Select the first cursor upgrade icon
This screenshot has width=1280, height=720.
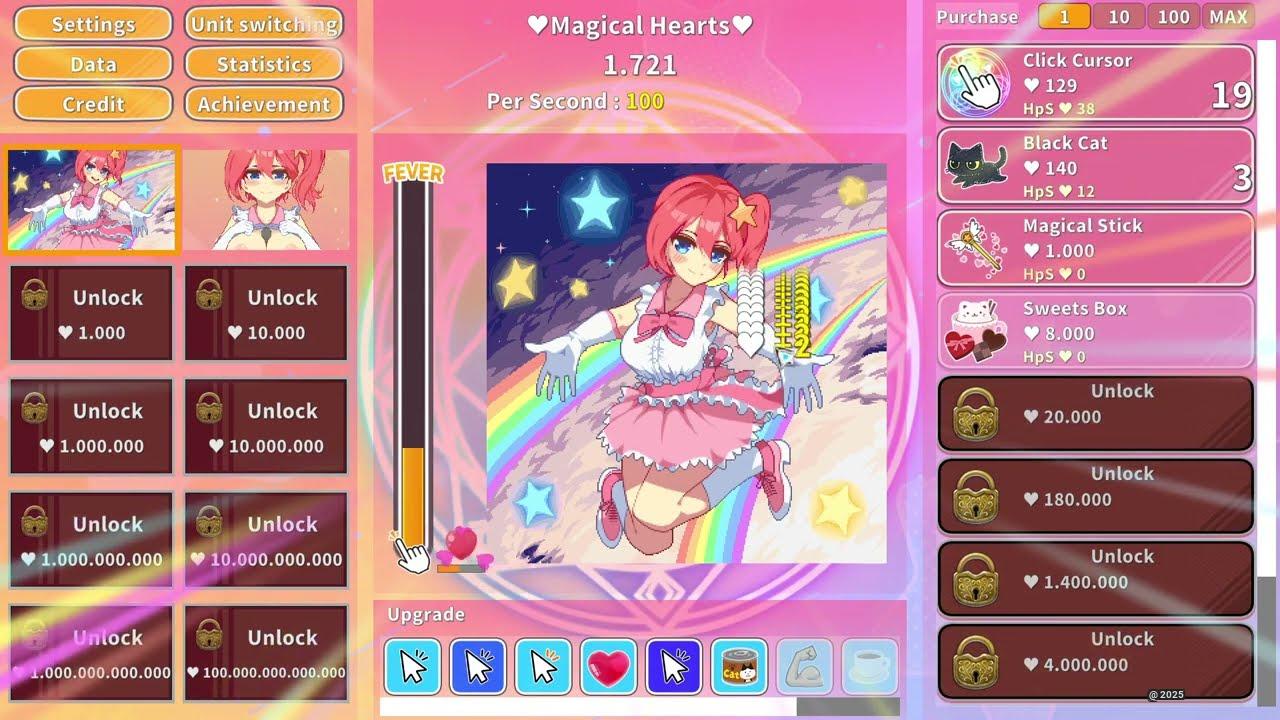(x=412, y=666)
